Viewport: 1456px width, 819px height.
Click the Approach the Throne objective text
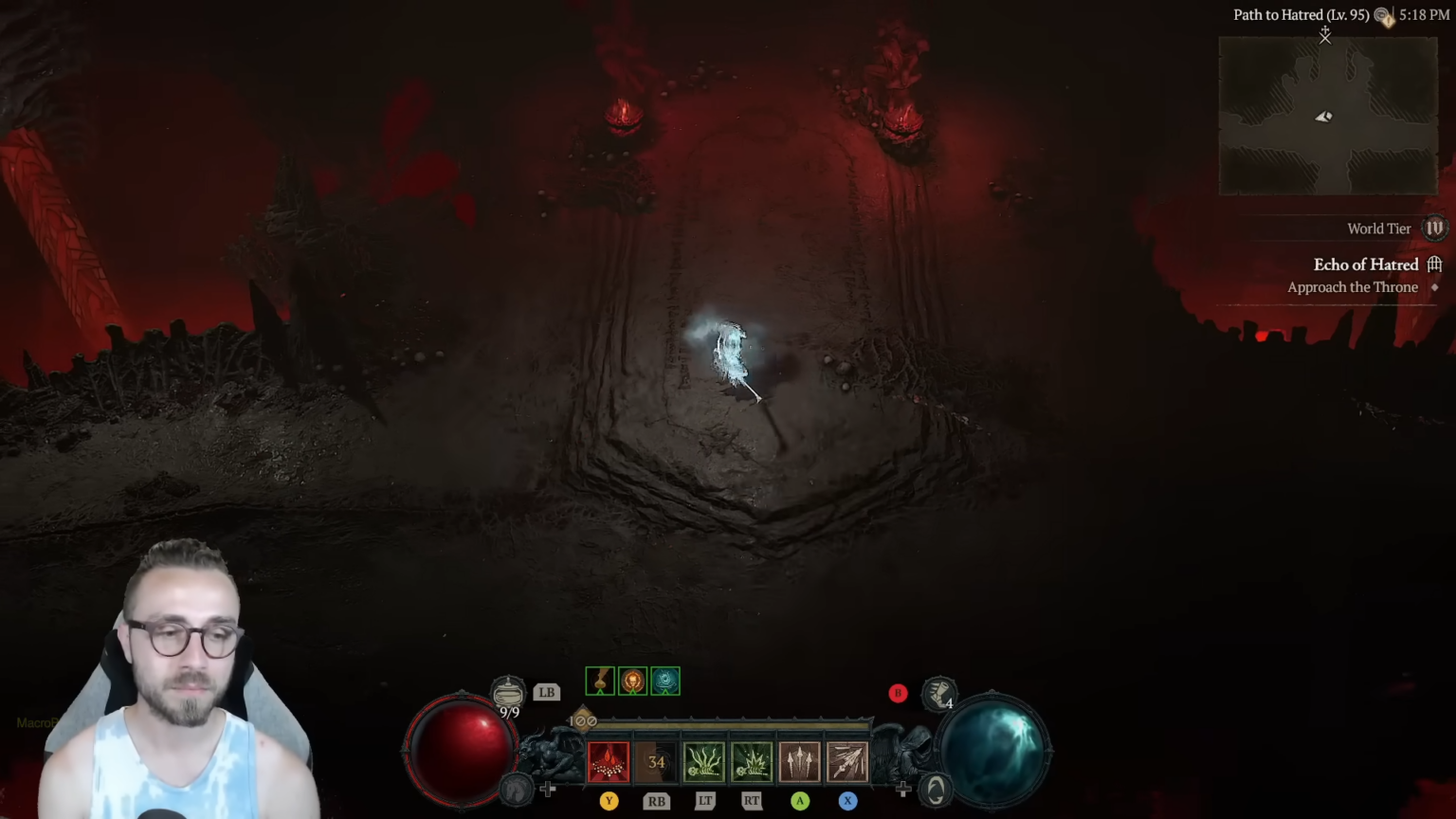pos(1353,287)
